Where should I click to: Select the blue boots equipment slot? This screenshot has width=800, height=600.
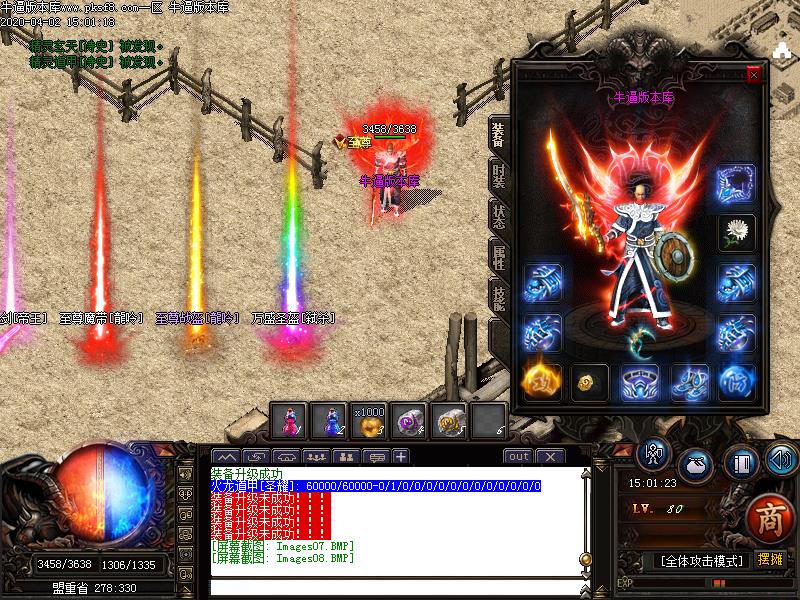click(688, 381)
